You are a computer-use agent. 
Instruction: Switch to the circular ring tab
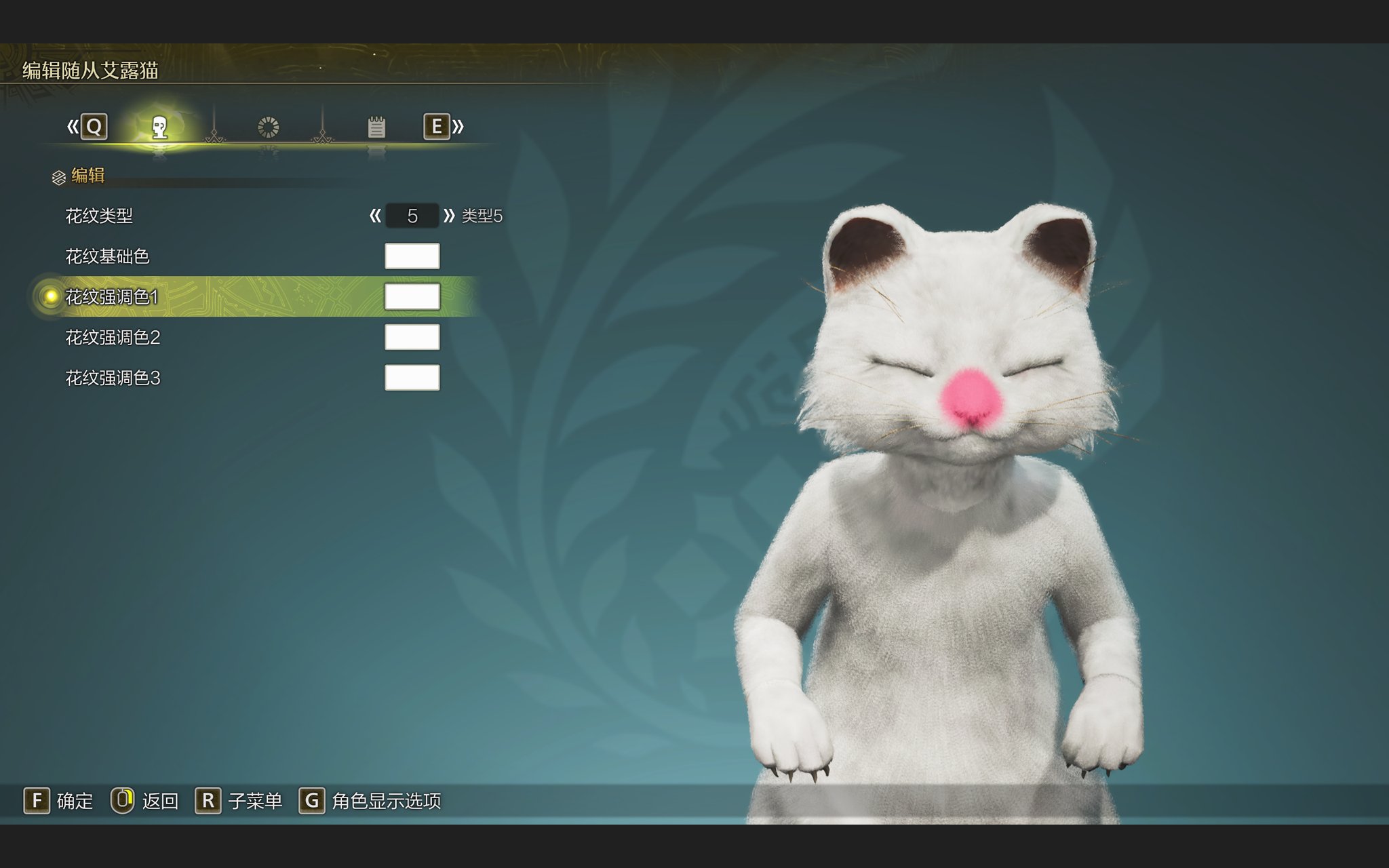pyautogui.click(x=268, y=127)
